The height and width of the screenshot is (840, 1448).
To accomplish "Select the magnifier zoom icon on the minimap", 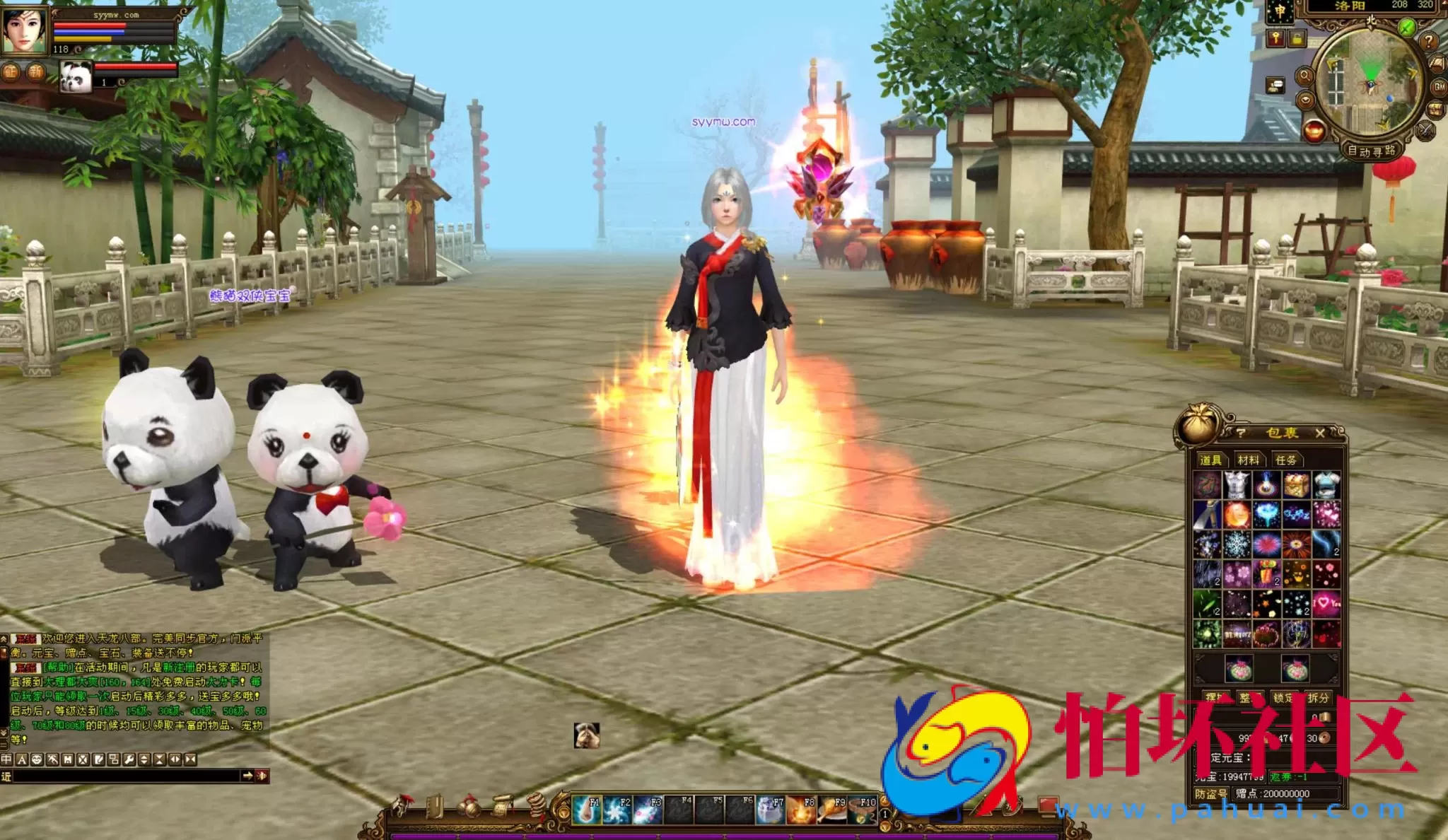I will 1305,76.
